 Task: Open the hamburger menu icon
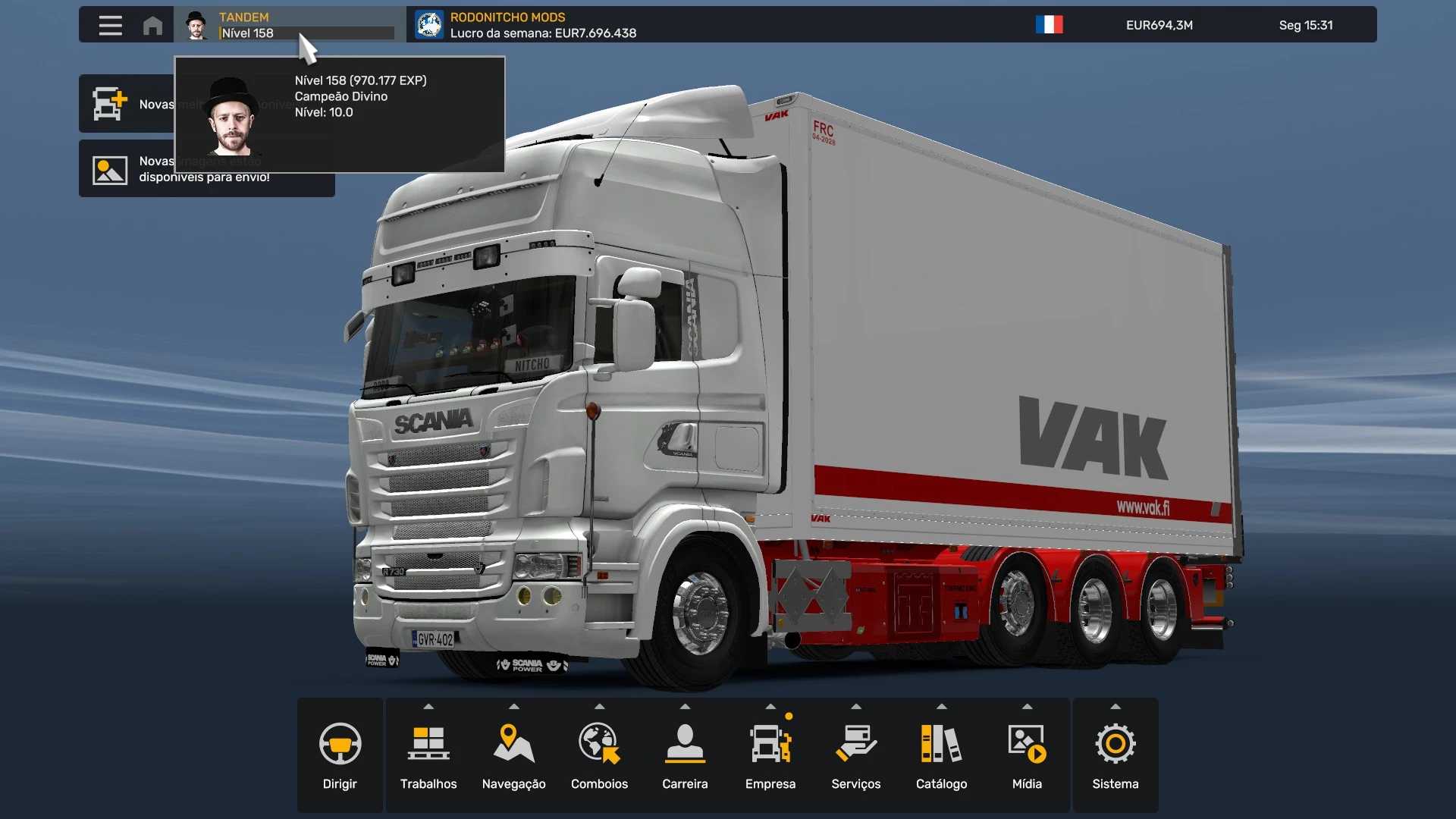pos(110,25)
